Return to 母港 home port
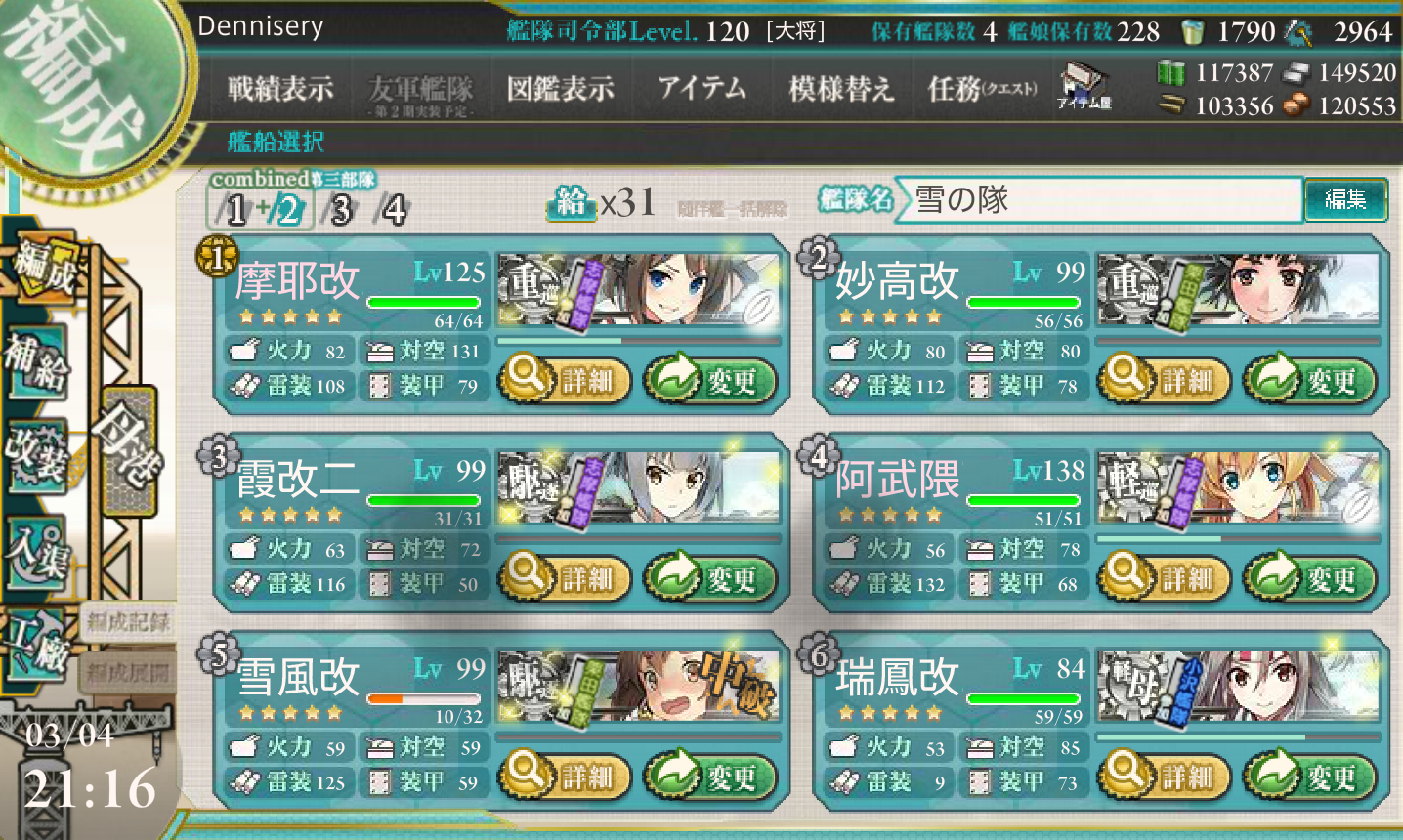Viewport: 1403px width, 840px height. [125, 447]
